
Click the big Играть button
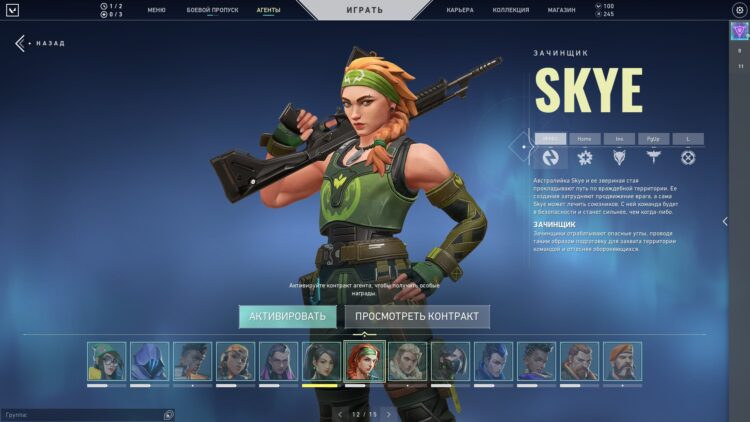point(363,10)
